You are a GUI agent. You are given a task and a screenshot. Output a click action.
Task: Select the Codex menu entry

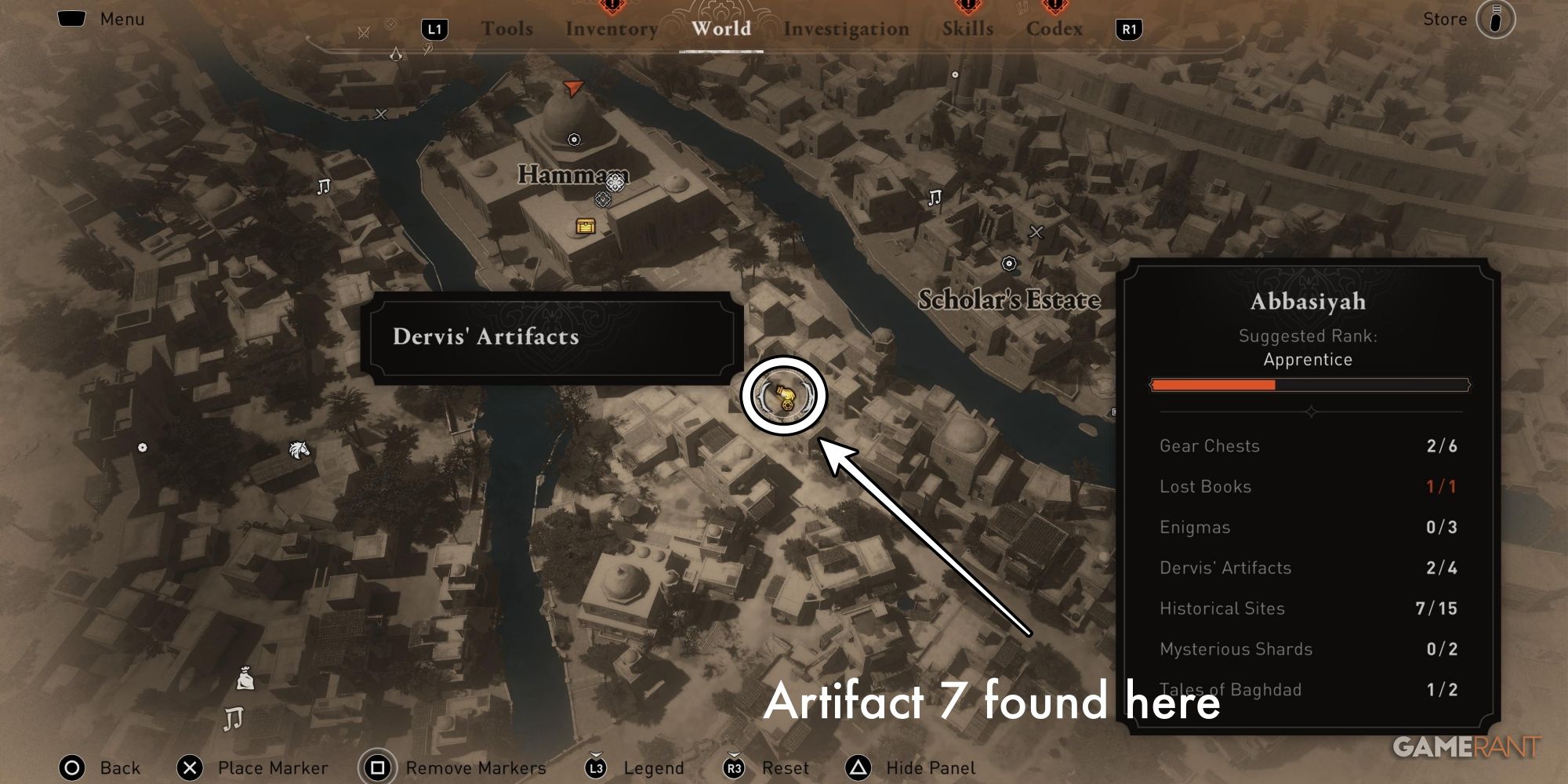click(1055, 29)
